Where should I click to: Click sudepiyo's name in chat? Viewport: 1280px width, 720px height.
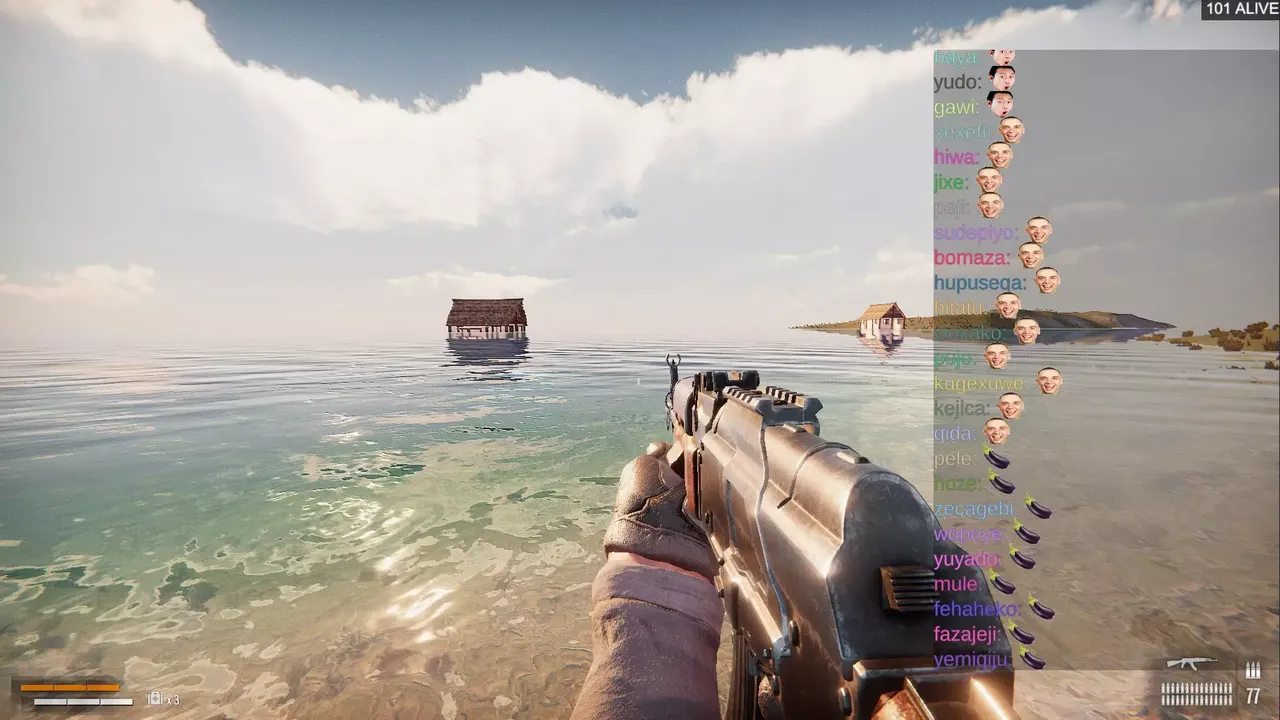977,231
